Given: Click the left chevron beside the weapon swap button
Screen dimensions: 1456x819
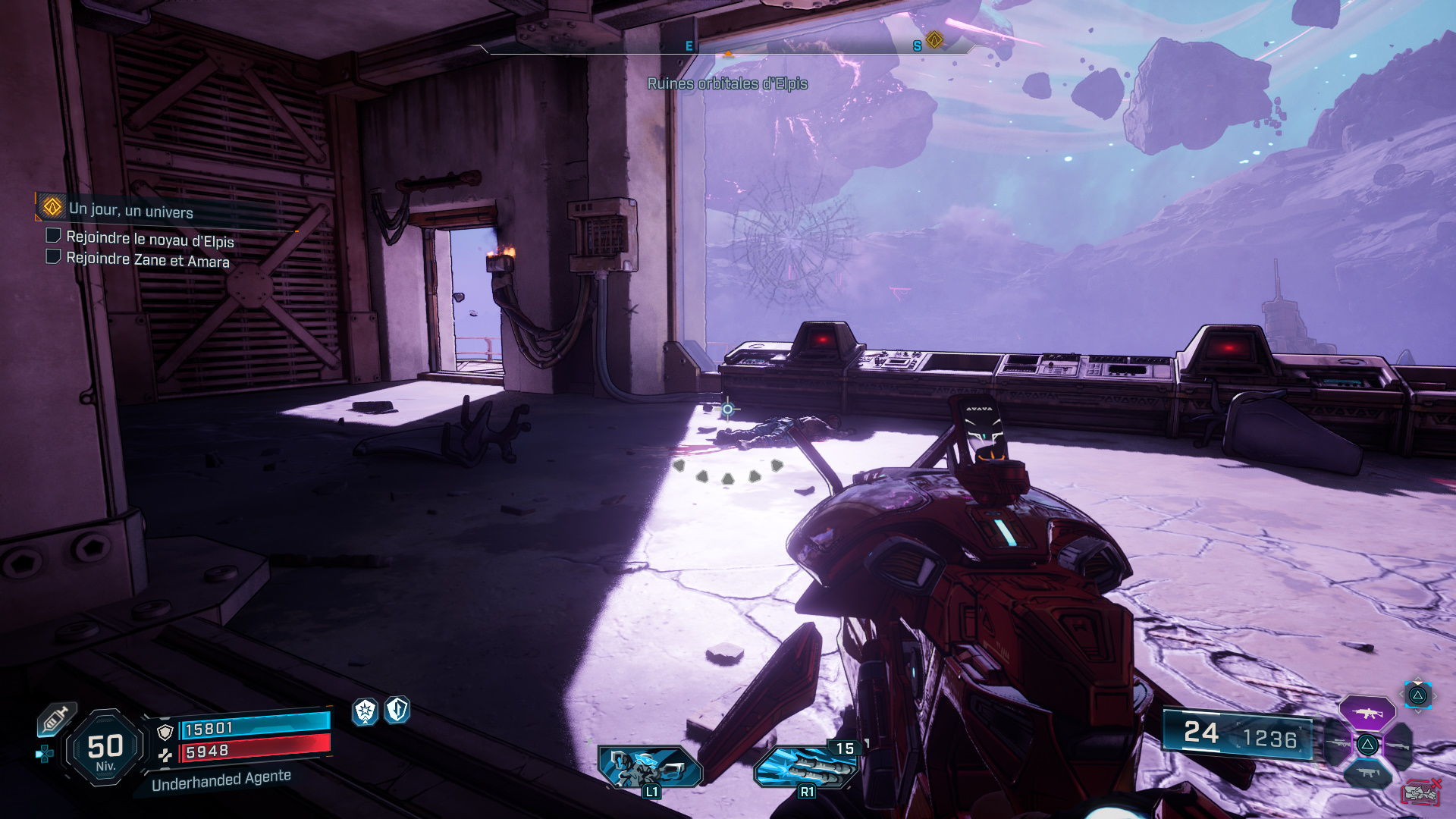Looking at the screenshot, I should pos(1402,694).
